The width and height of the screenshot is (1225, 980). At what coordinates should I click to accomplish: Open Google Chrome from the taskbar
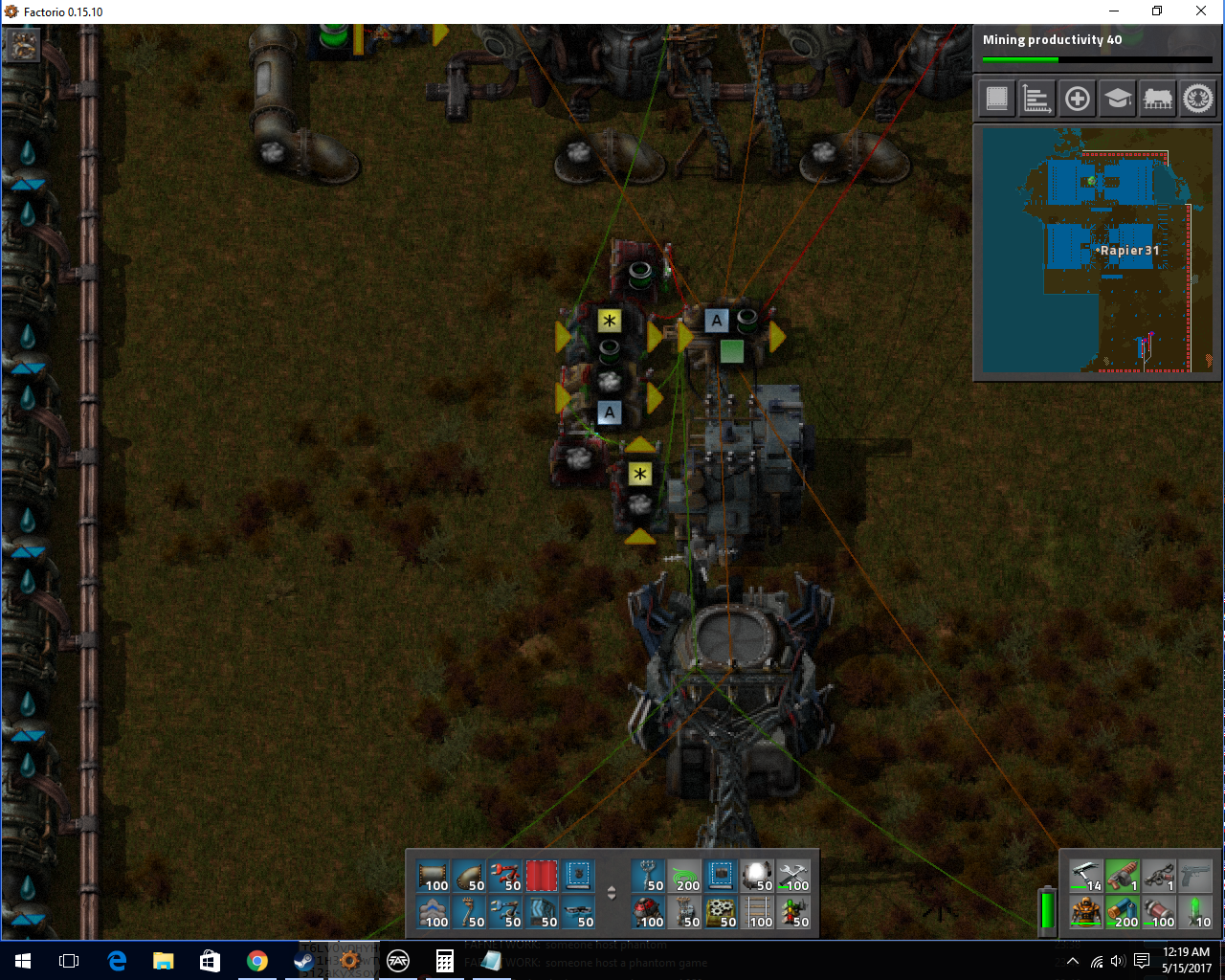[x=256, y=961]
